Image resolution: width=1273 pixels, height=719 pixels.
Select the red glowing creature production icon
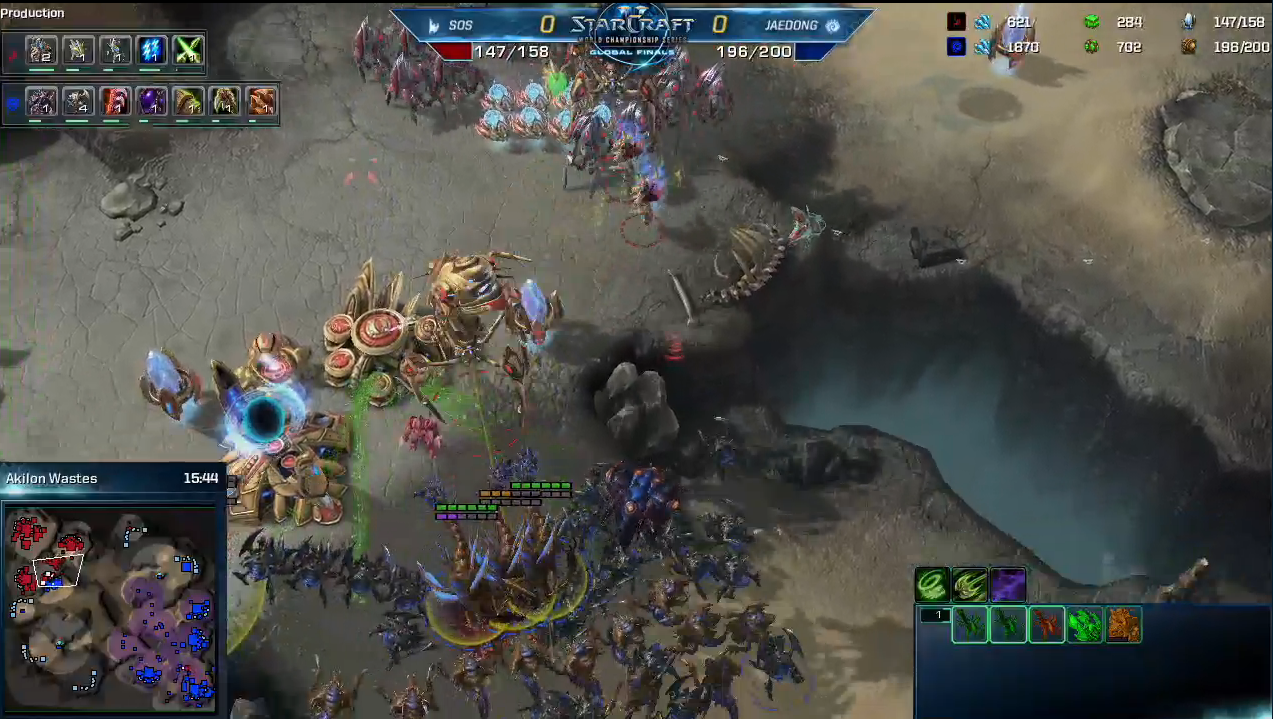pos(115,101)
